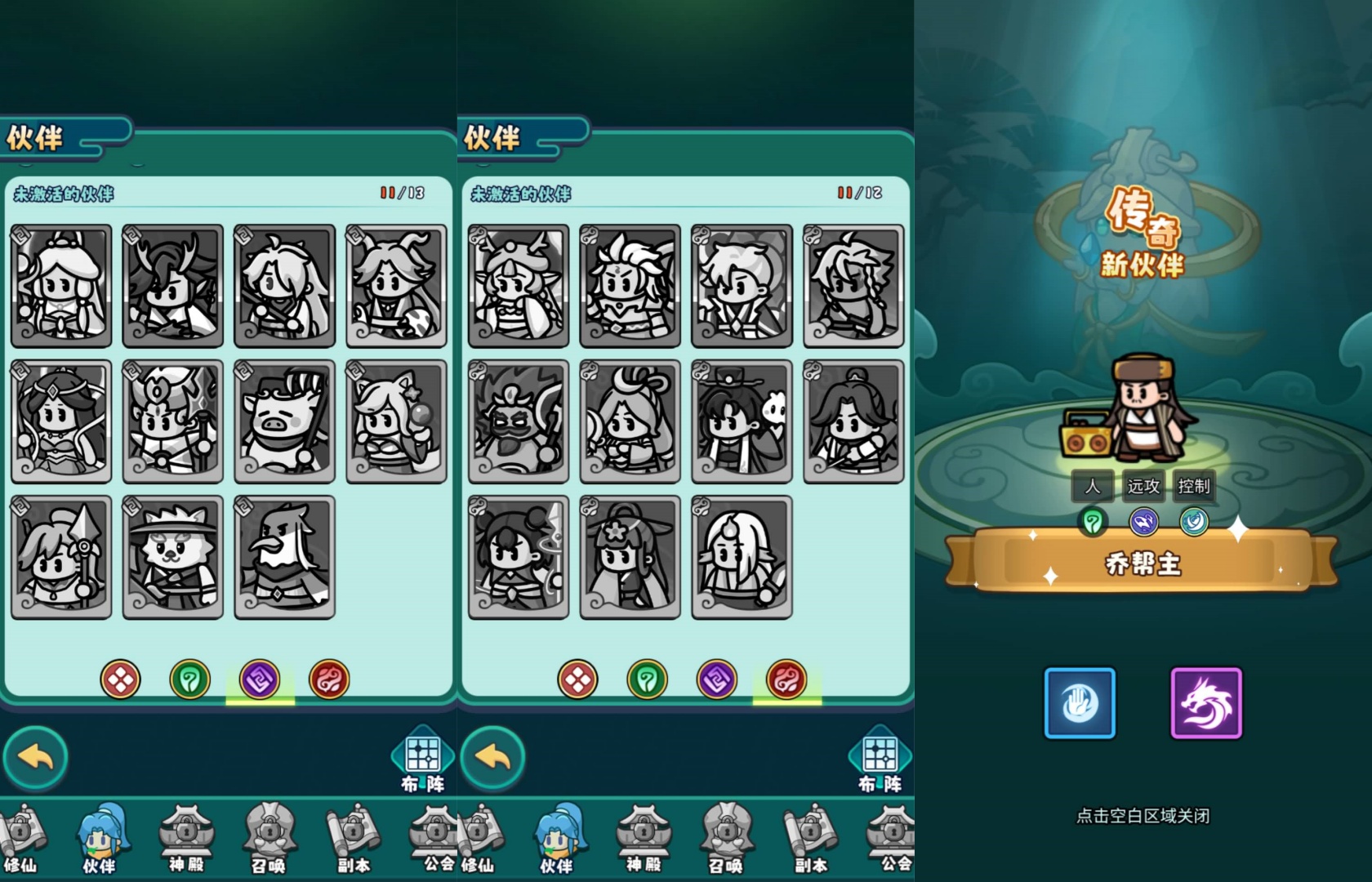Choose the wolf in straw hat portrait
The width and height of the screenshot is (1372, 882).
(x=172, y=557)
